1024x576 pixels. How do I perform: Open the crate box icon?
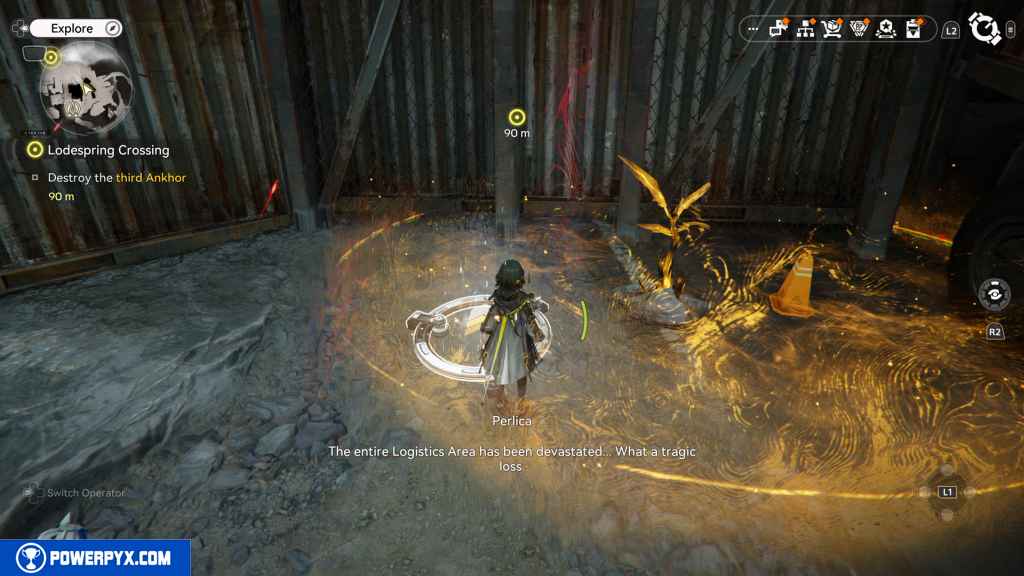[x=912, y=29]
